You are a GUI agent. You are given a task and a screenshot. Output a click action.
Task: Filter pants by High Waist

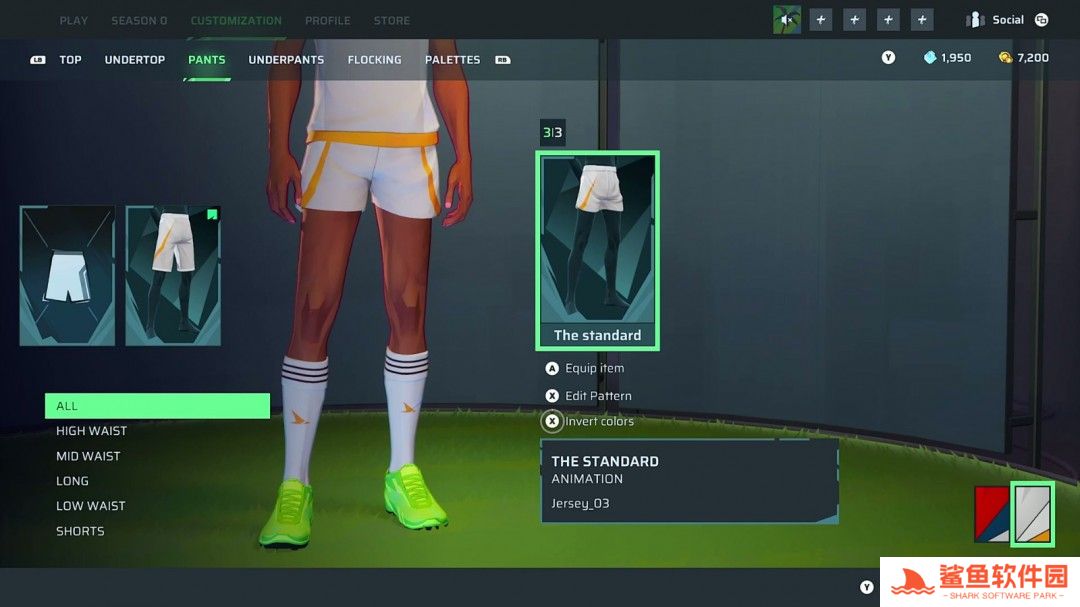coord(91,431)
